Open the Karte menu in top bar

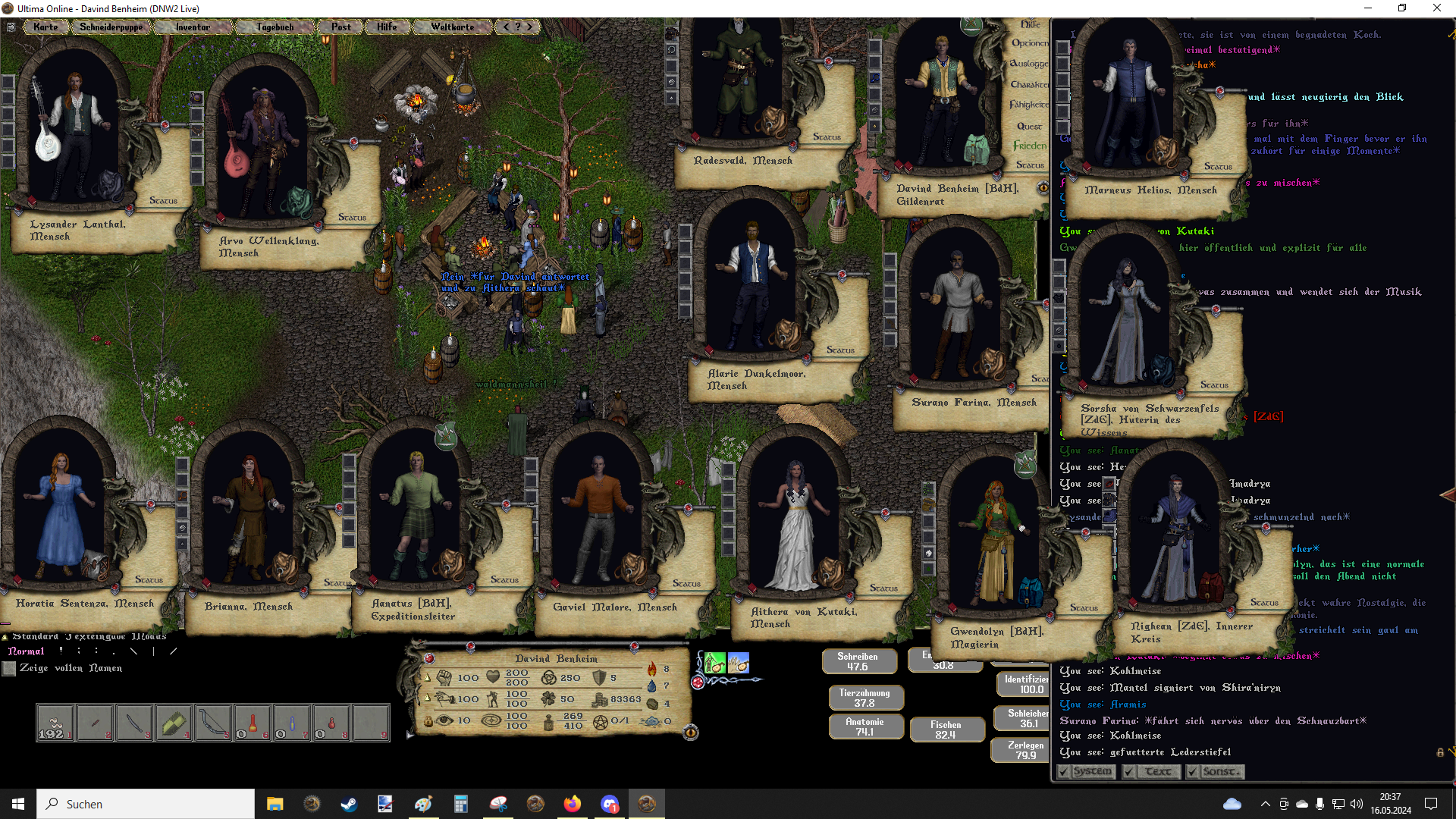45,27
